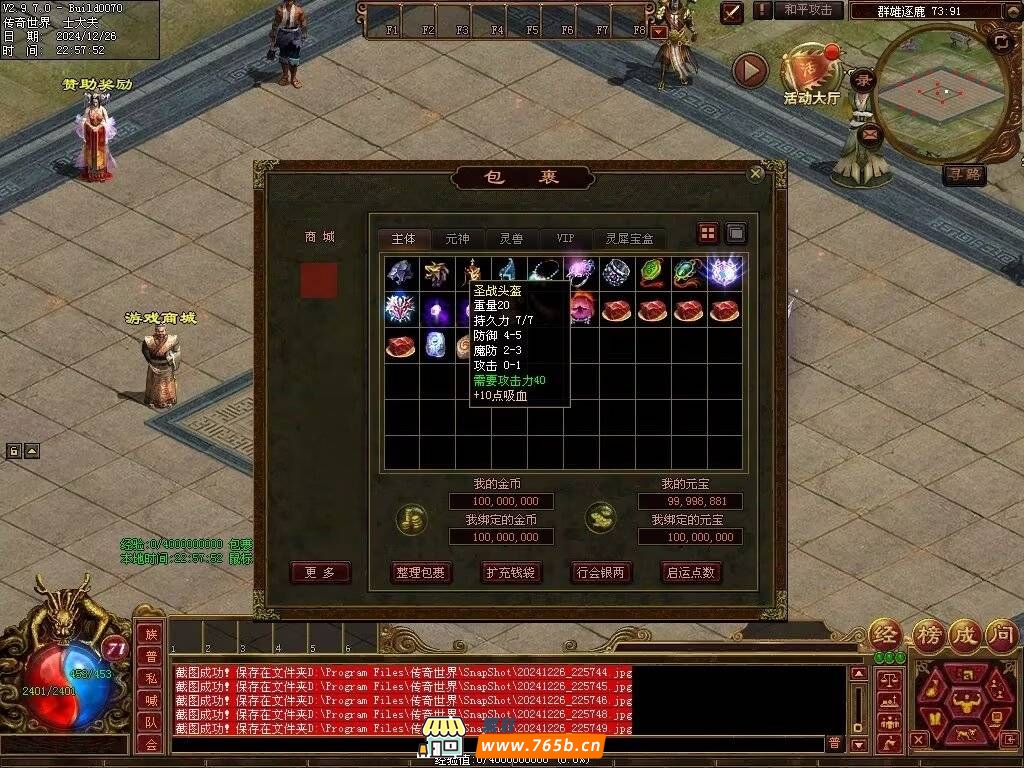Click the 启运点数 button
Screen dimensions: 1024x768
[x=690, y=573]
